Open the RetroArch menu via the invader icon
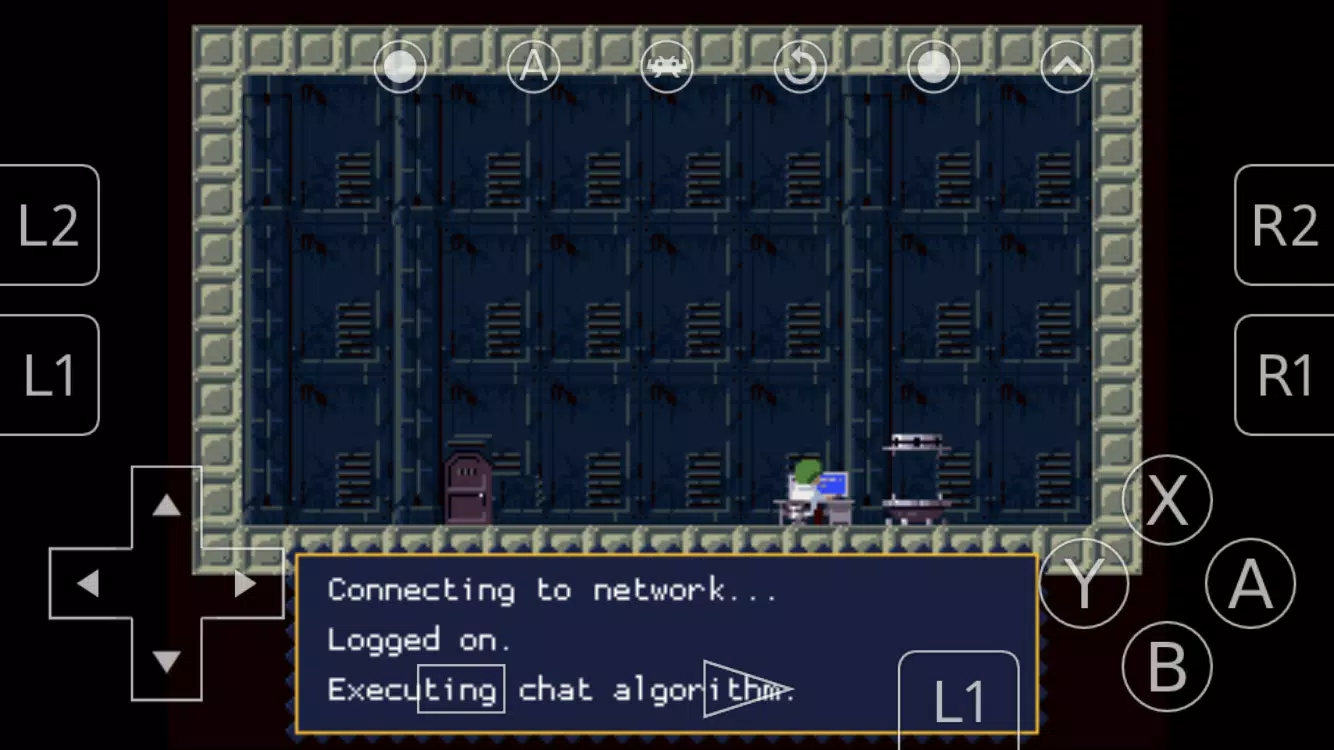This screenshot has height=750, width=1334. (x=667, y=66)
